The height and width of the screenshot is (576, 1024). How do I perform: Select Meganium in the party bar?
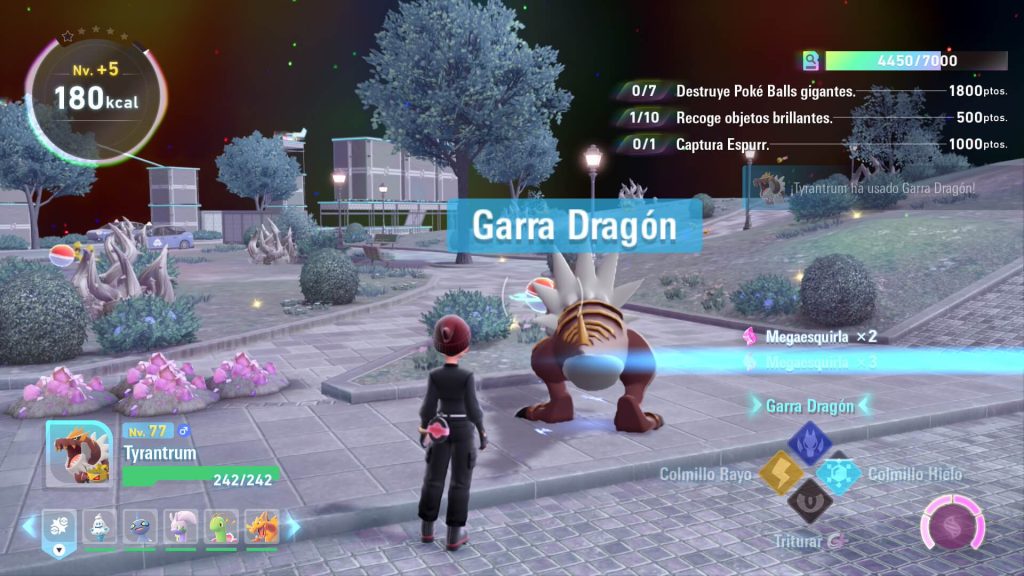[x=222, y=525]
